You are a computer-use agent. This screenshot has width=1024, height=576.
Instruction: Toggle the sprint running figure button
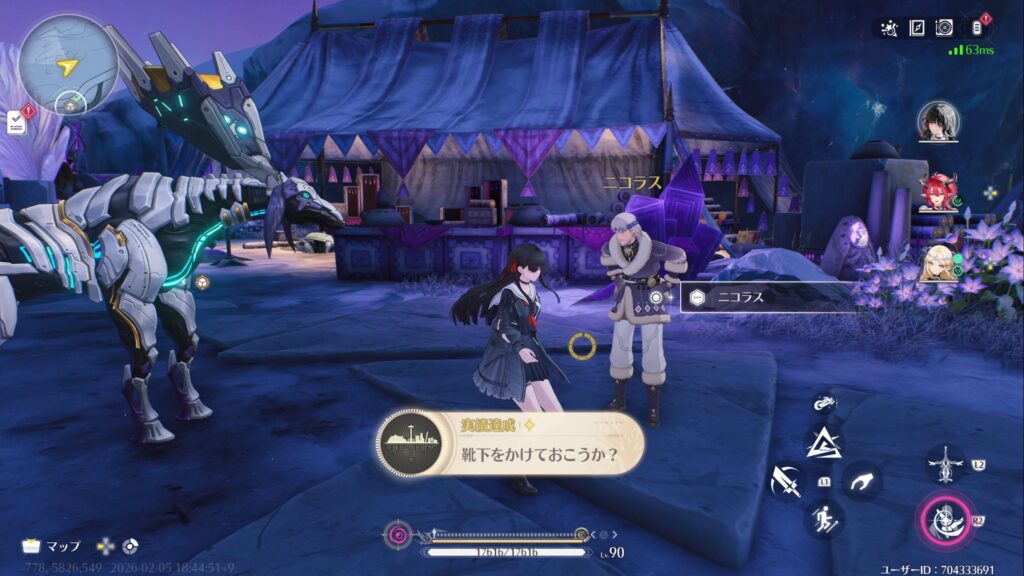point(824,519)
